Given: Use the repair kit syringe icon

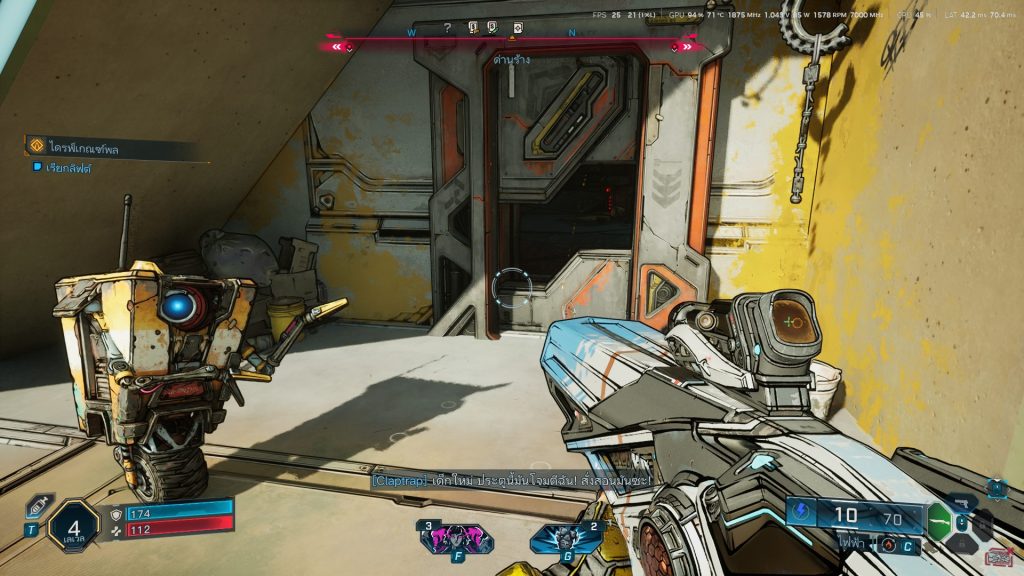Looking at the screenshot, I should [x=38, y=506].
